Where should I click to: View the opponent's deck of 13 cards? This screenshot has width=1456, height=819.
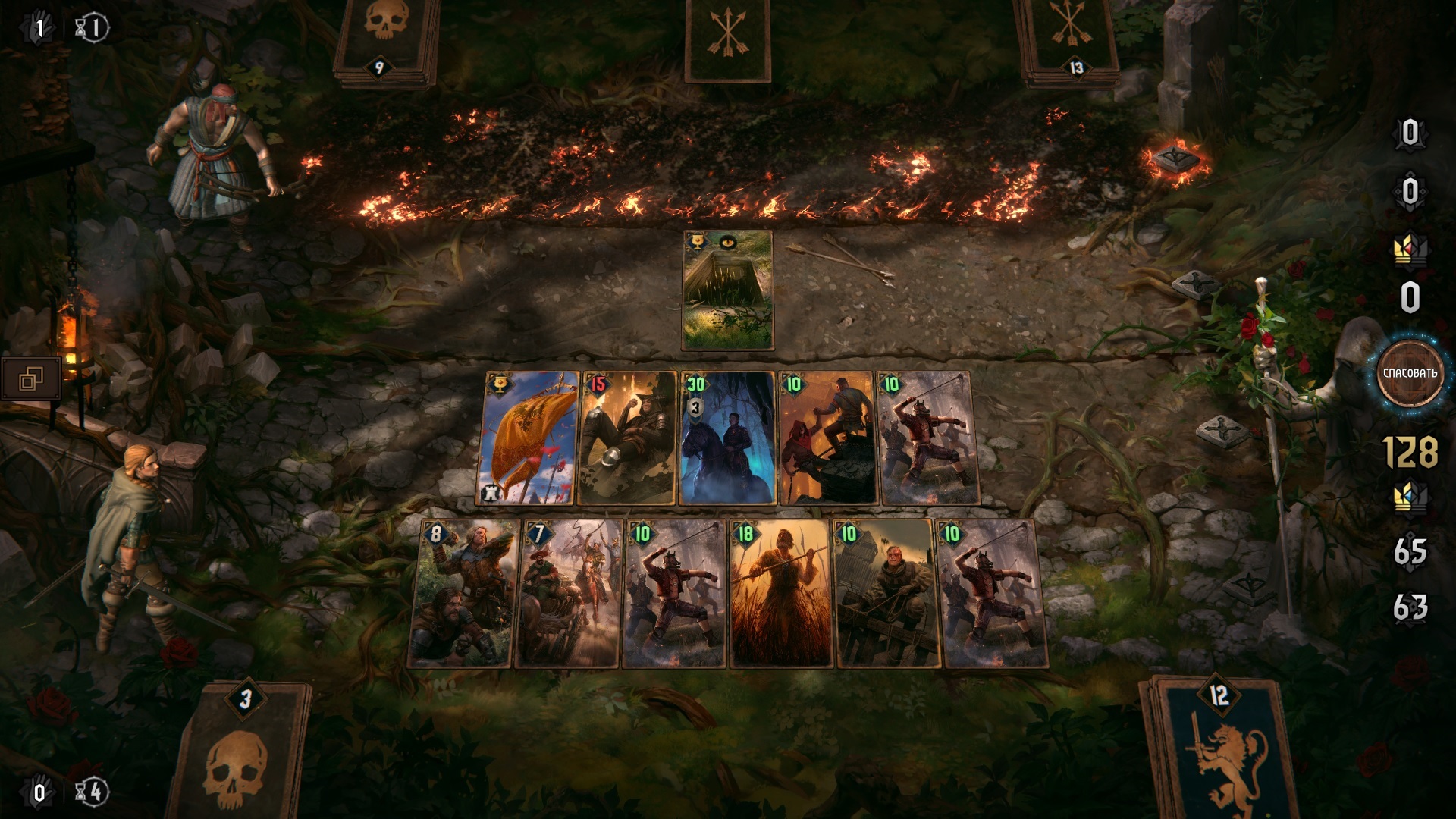pos(1070,38)
